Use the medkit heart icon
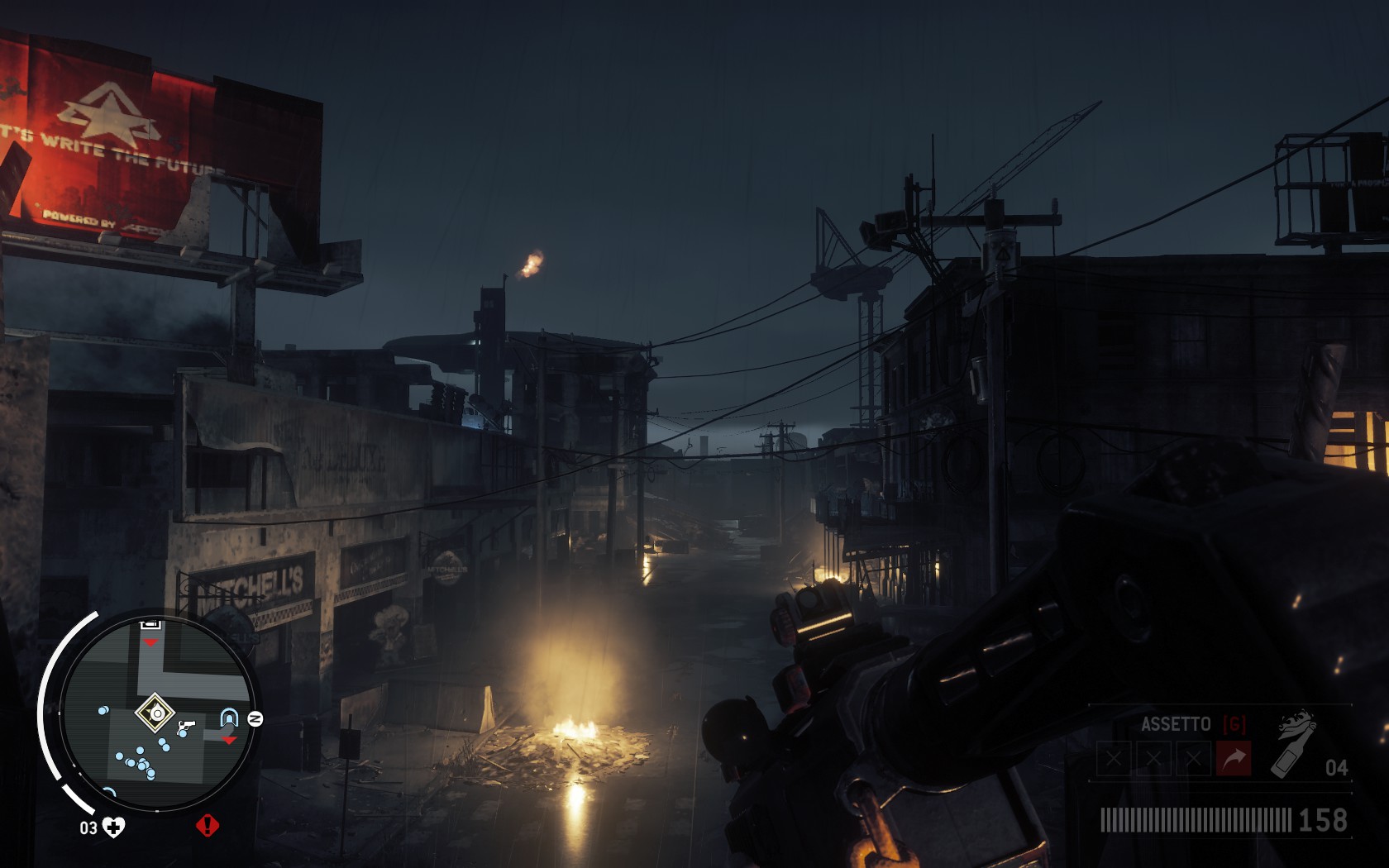The image size is (1389, 868). coord(113,827)
